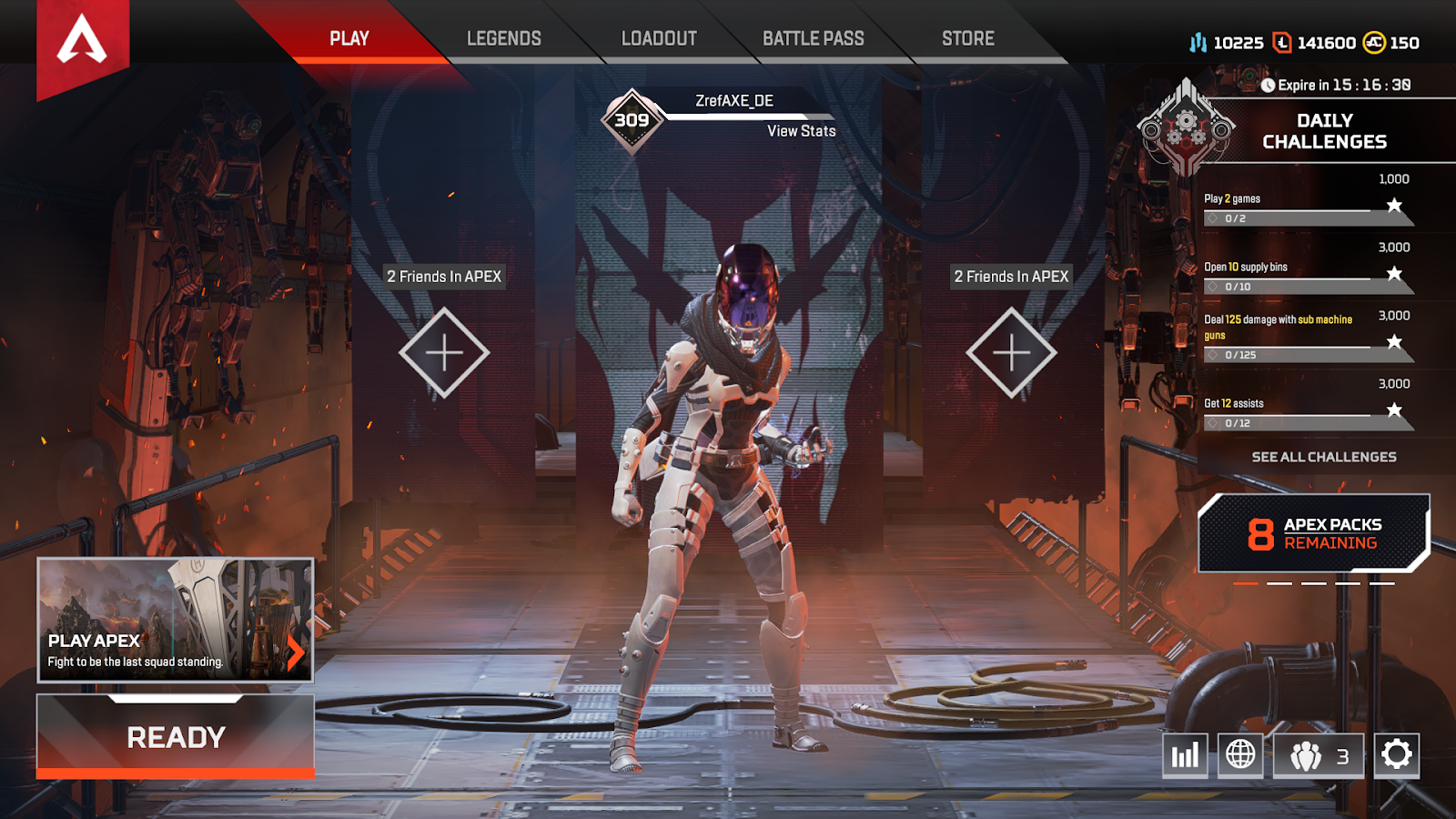Switch to the LEGENDS tab
The image size is (1456, 819).
click(503, 38)
